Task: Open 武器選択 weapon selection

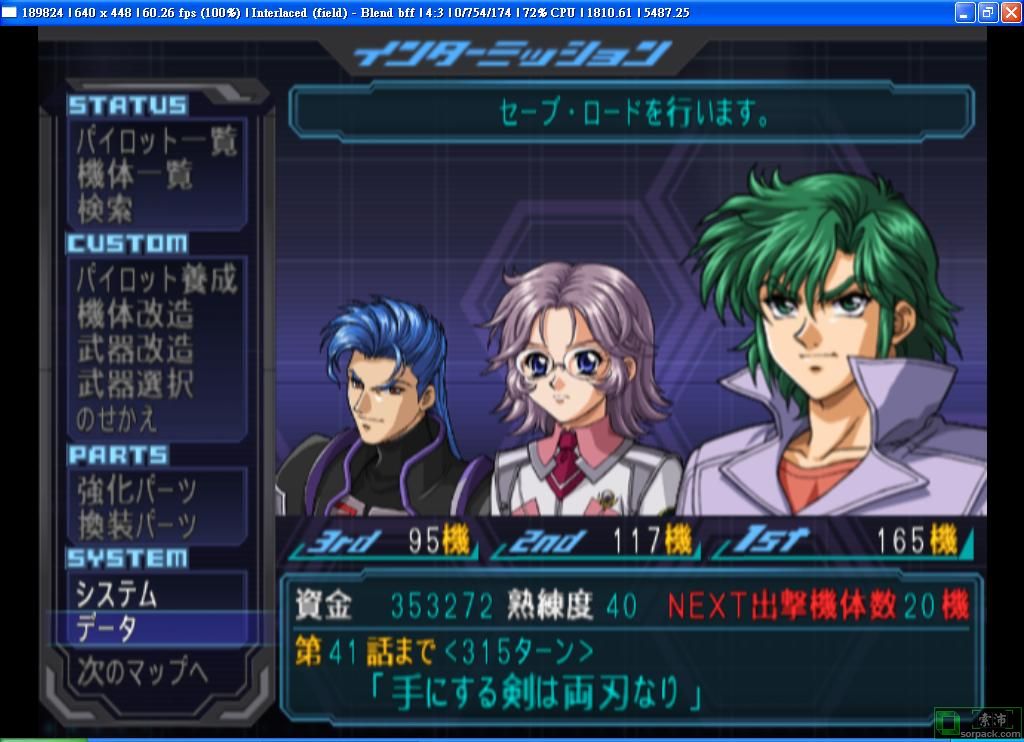Action: 135,384
